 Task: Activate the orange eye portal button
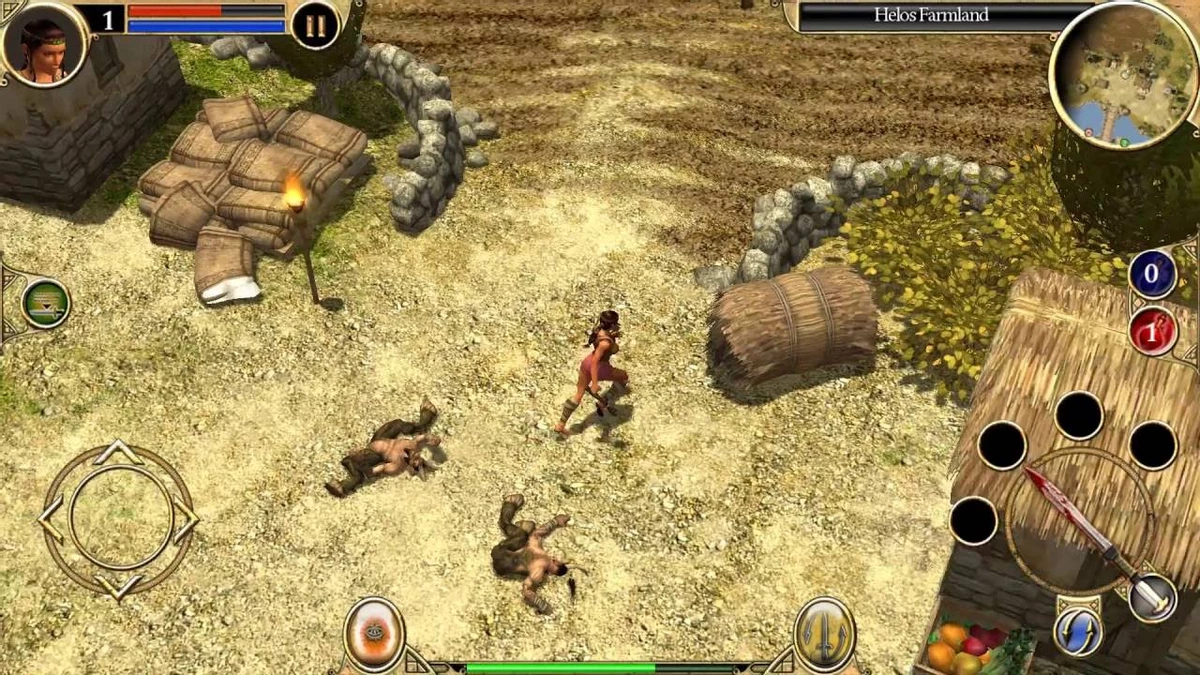pyautogui.click(x=374, y=634)
